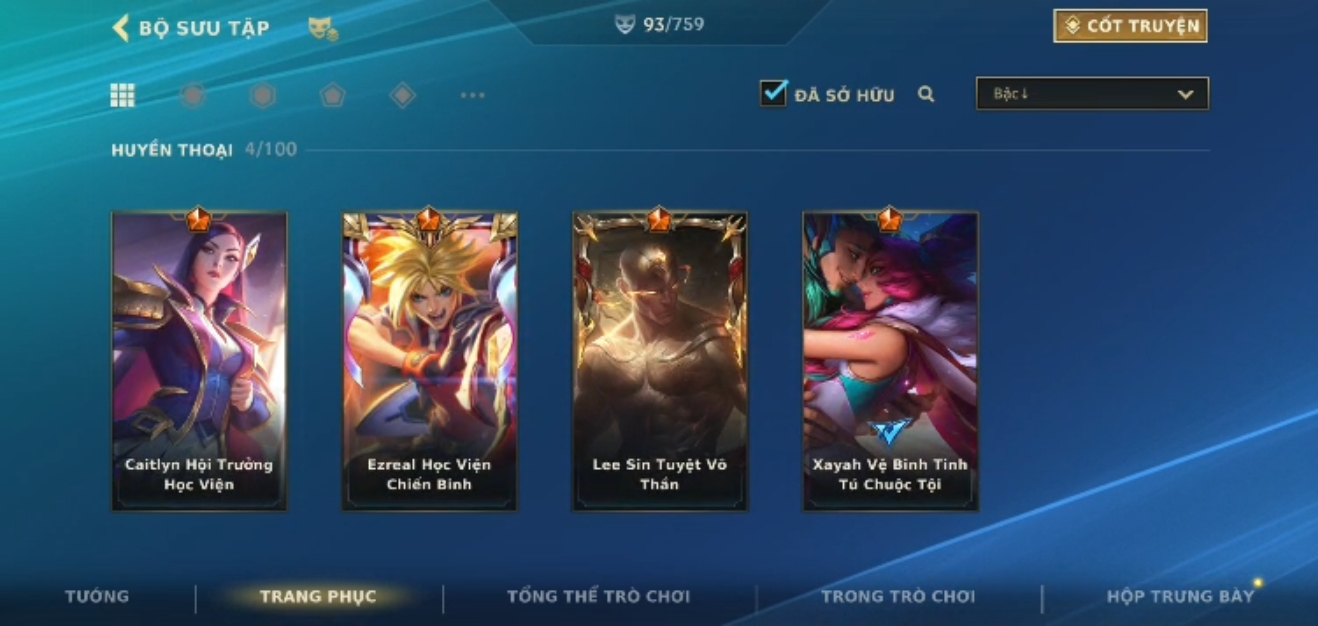
Task: Toggle the Đã Sở Hữu checkbox
Action: coord(773,94)
